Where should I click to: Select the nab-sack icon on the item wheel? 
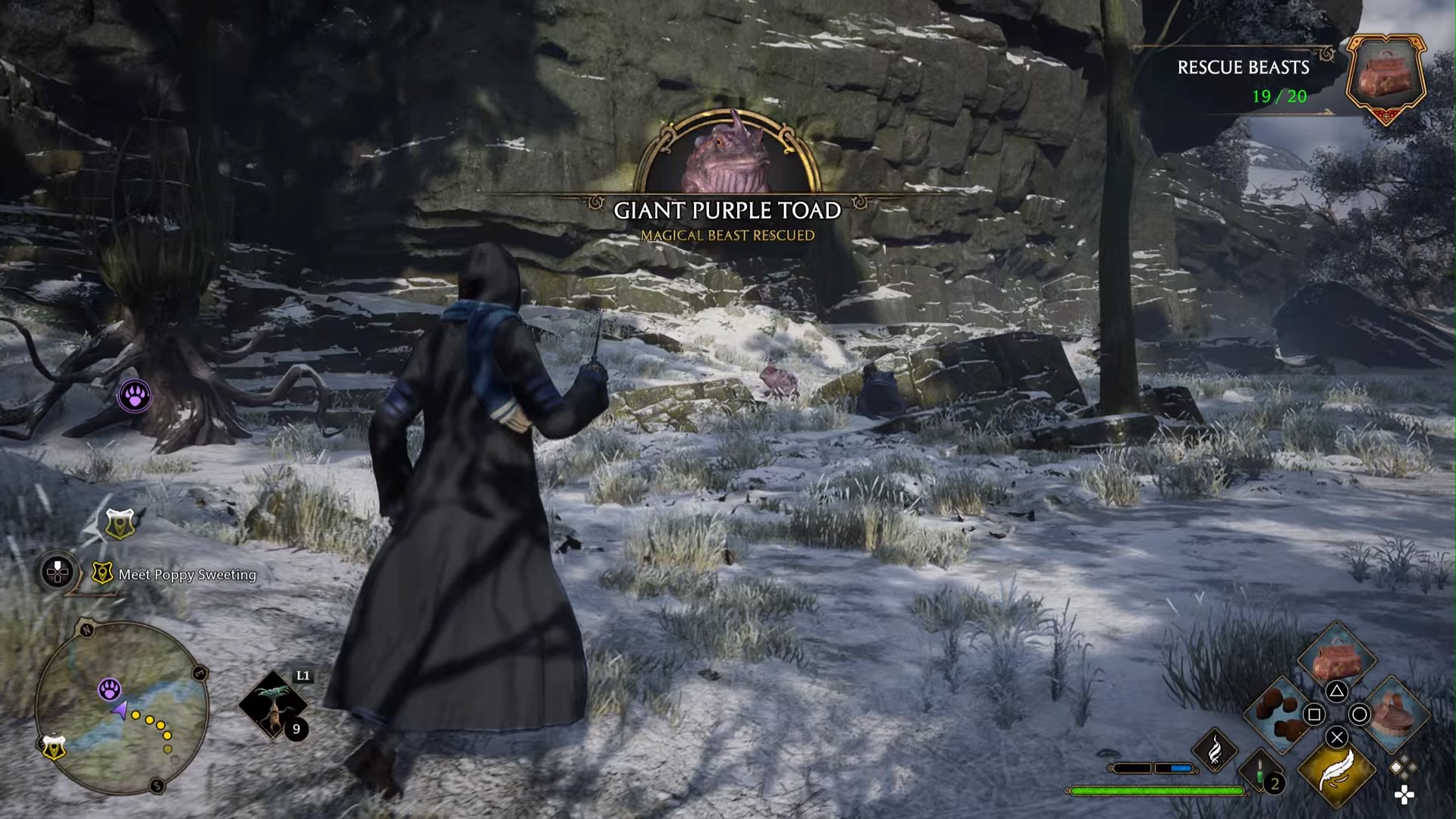pos(1338,657)
